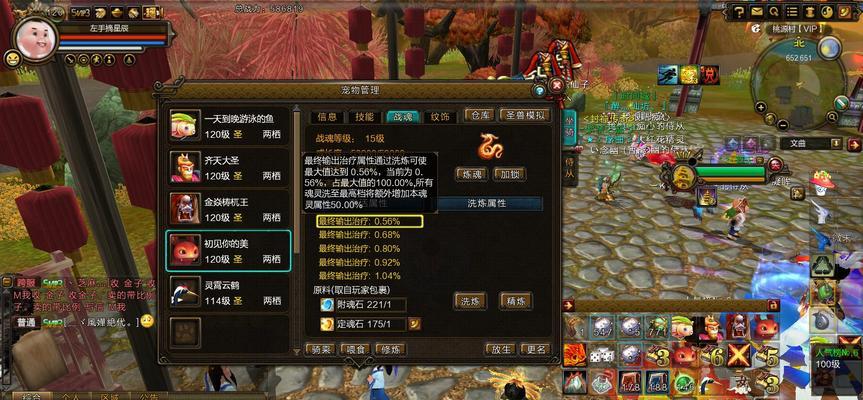Switch to the 纹饰 tab

click(440, 117)
